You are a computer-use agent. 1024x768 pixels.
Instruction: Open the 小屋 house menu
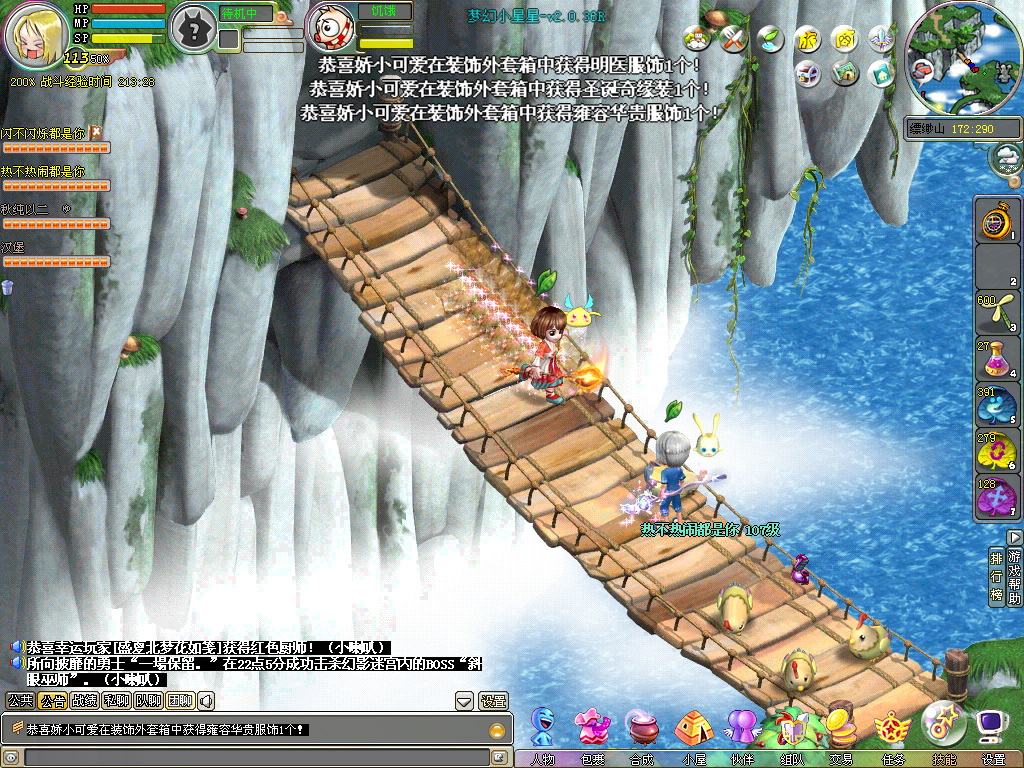pos(693,728)
